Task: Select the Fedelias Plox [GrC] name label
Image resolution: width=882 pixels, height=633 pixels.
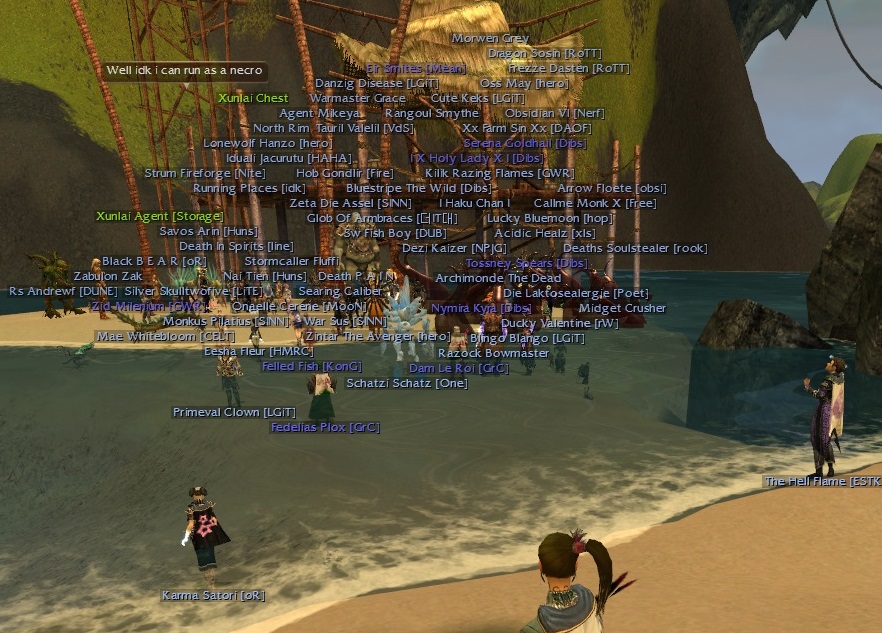Action: tap(325, 427)
